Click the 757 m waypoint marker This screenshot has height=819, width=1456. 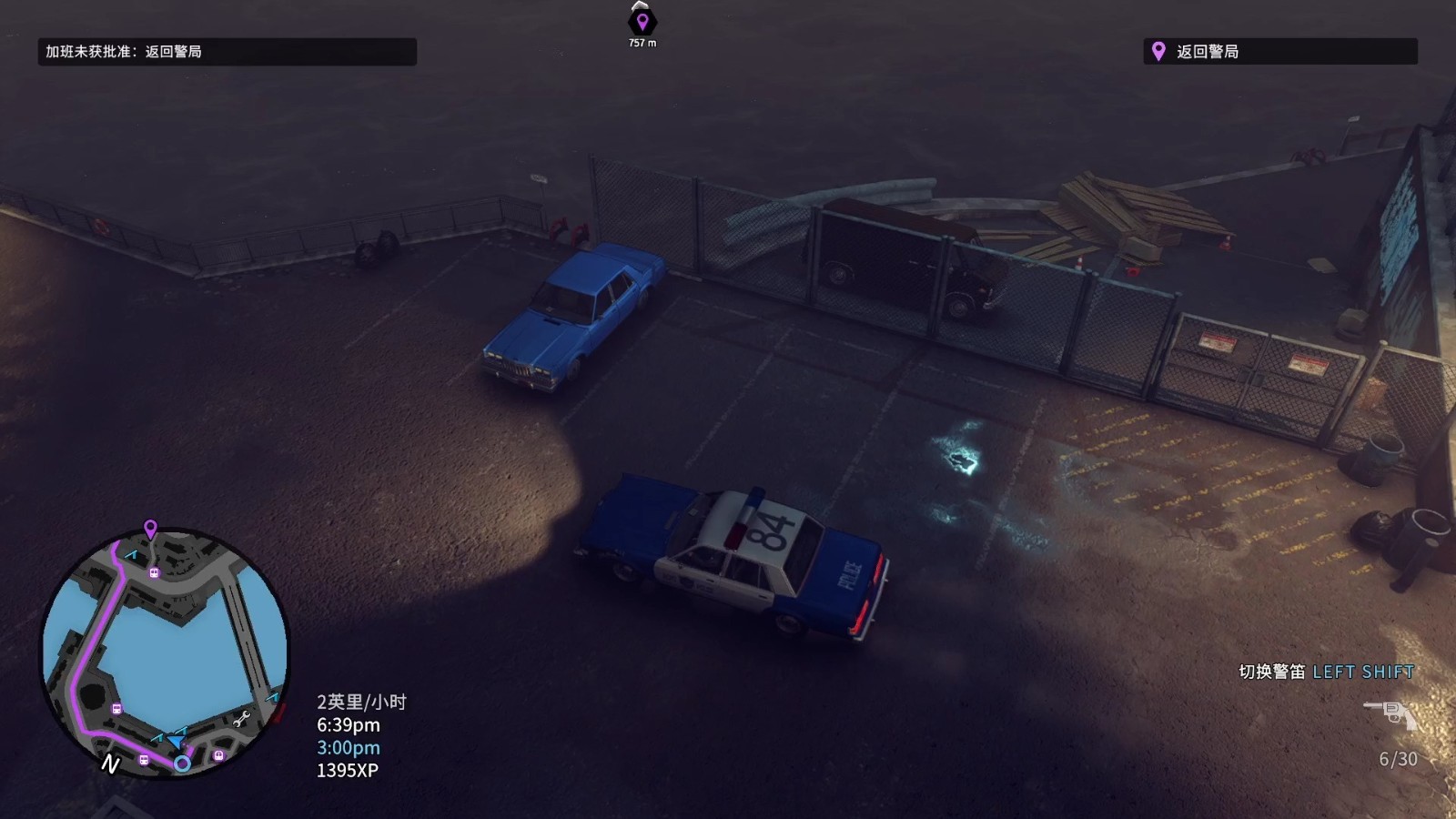click(x=642, y=22)
